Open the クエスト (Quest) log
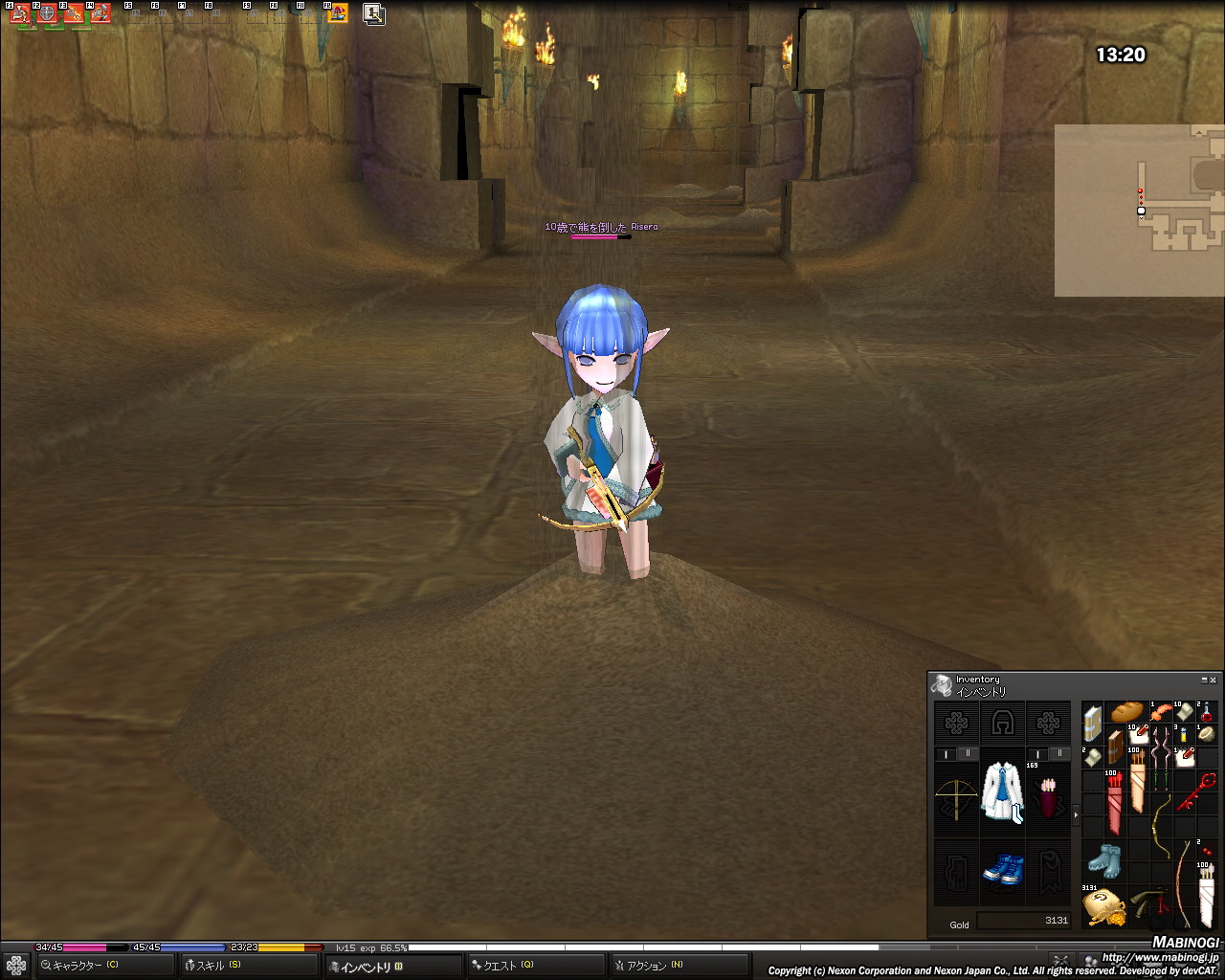 pyautogui.click(x=536, y=966)
